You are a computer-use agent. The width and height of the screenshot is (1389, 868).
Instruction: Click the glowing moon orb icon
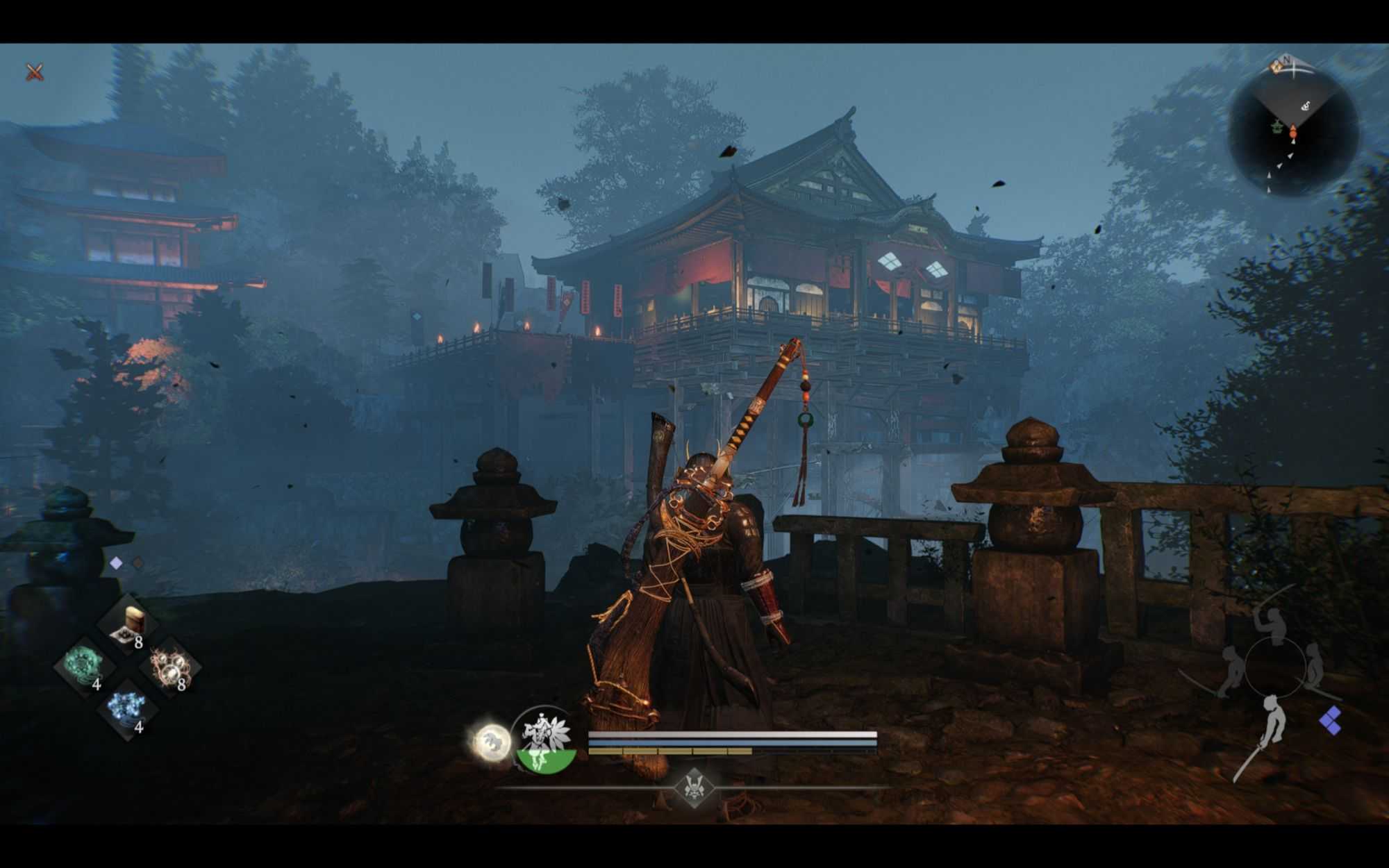click(492, 742)
